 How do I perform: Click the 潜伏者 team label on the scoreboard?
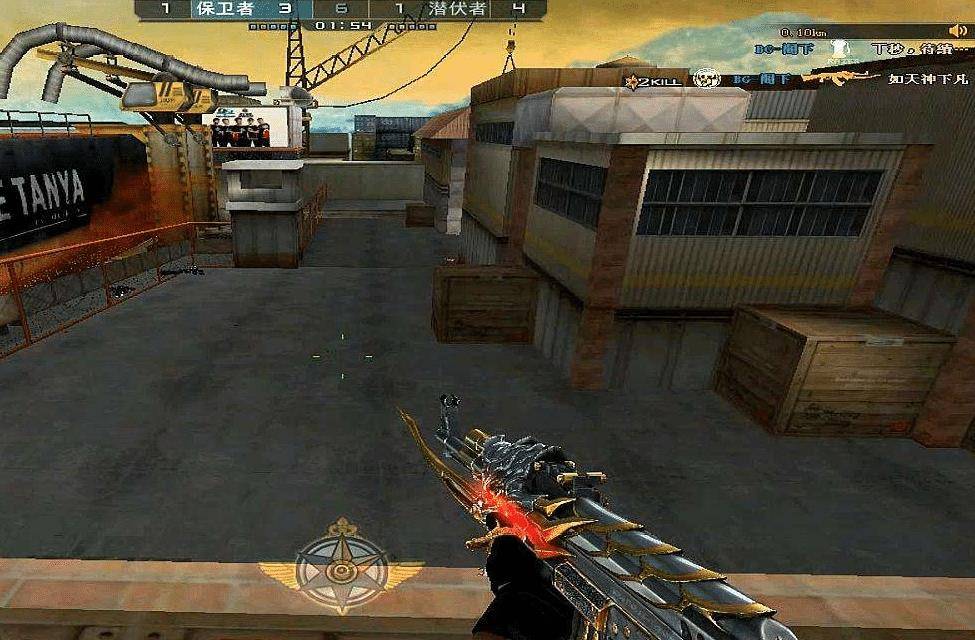tap(457, 9)
